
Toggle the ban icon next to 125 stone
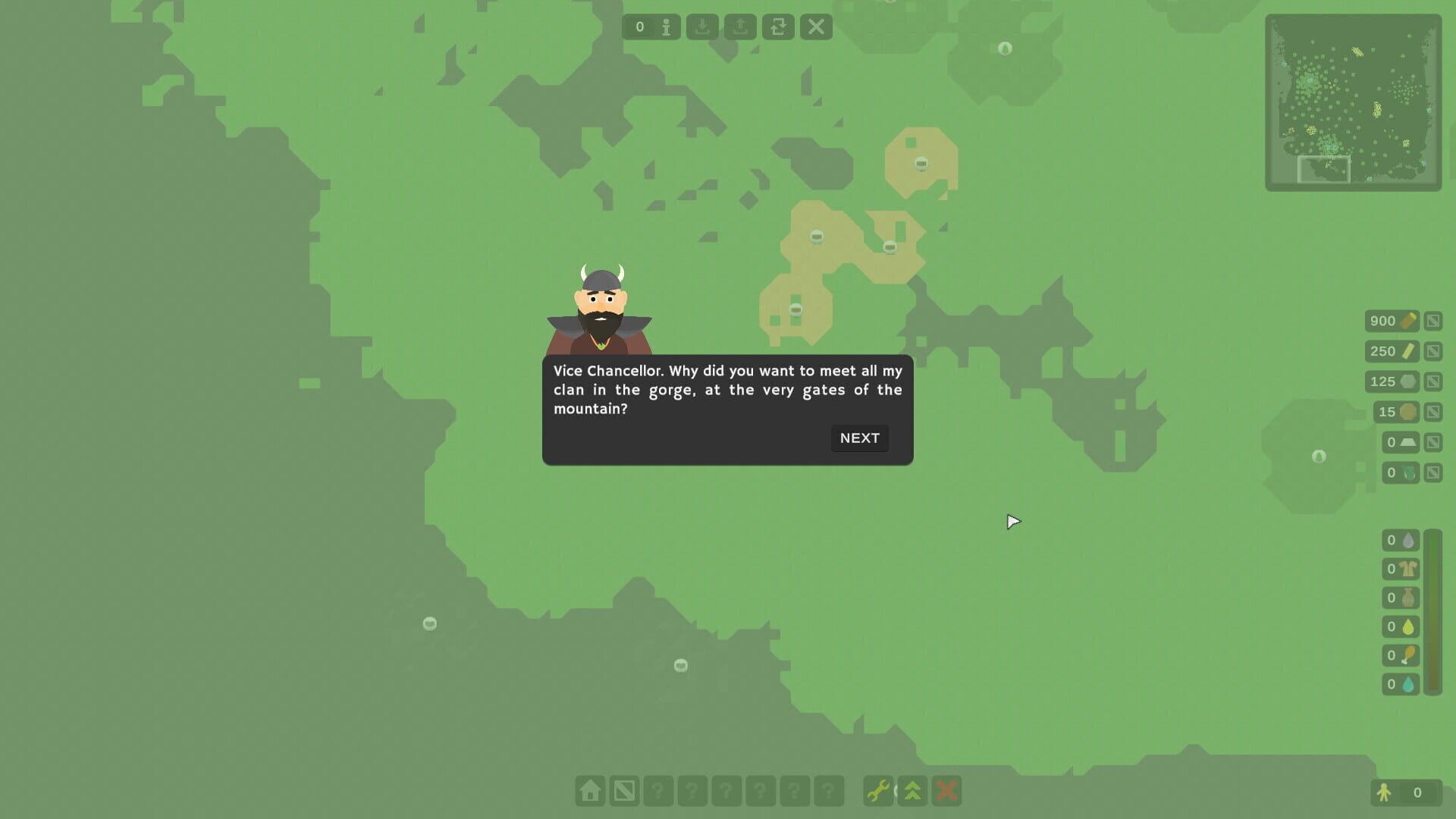tap(1433, 381)
